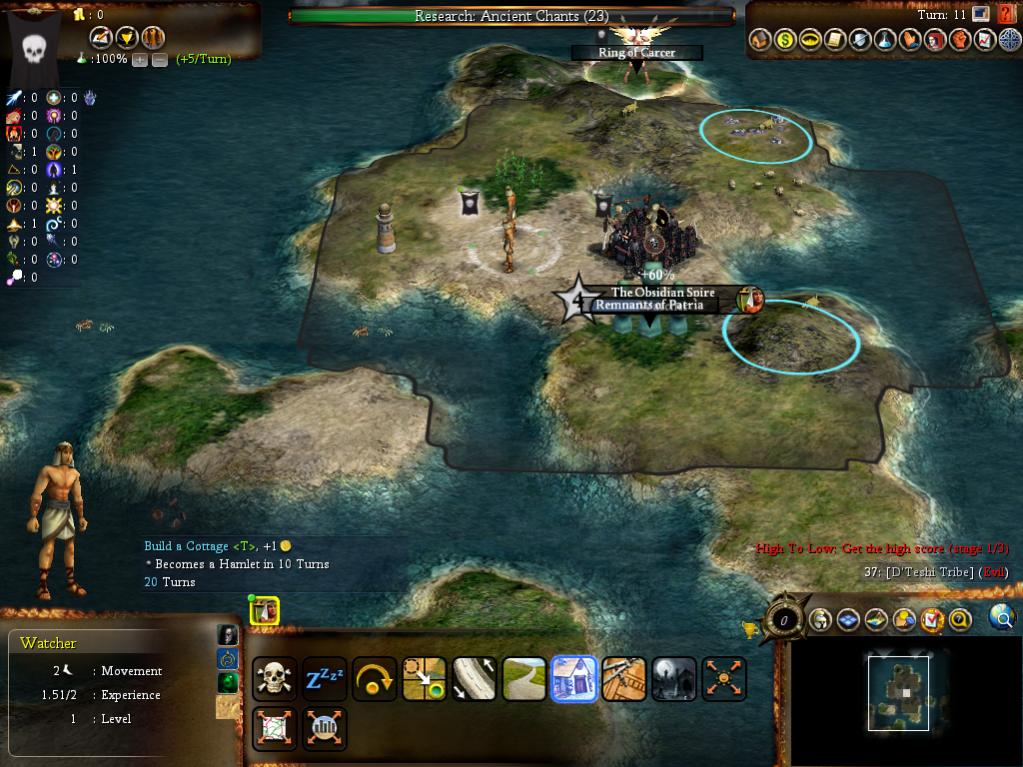Open the red question mark Civilopedia
The image size is (1023, 767).
click(x=1006, y=14)
